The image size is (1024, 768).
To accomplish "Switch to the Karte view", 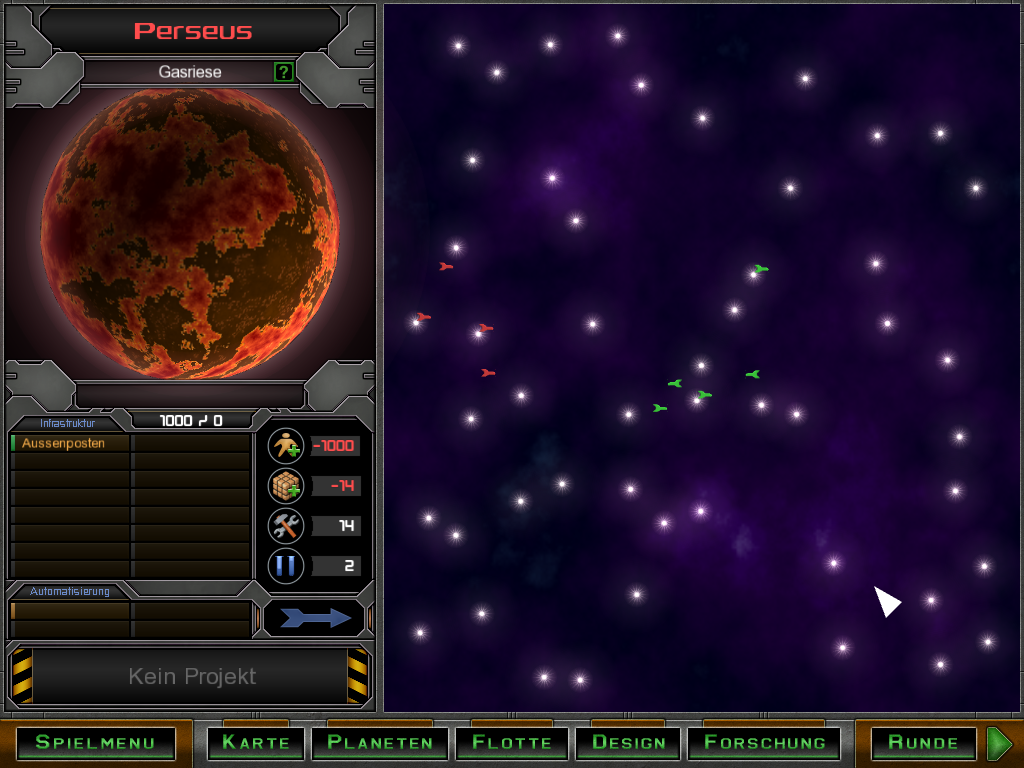I will 256,742.
